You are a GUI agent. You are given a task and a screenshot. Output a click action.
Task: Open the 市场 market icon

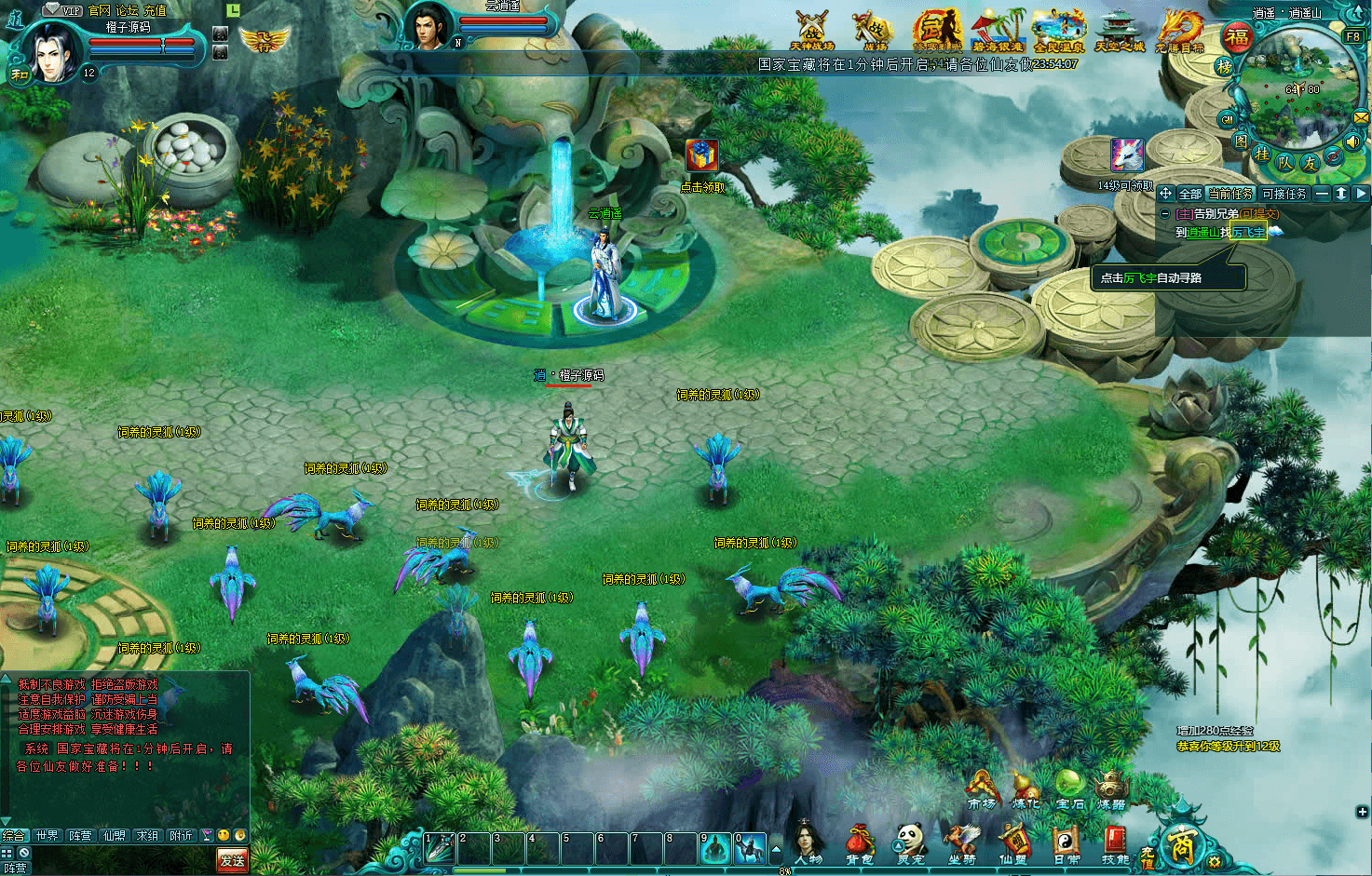pos(981,788)
